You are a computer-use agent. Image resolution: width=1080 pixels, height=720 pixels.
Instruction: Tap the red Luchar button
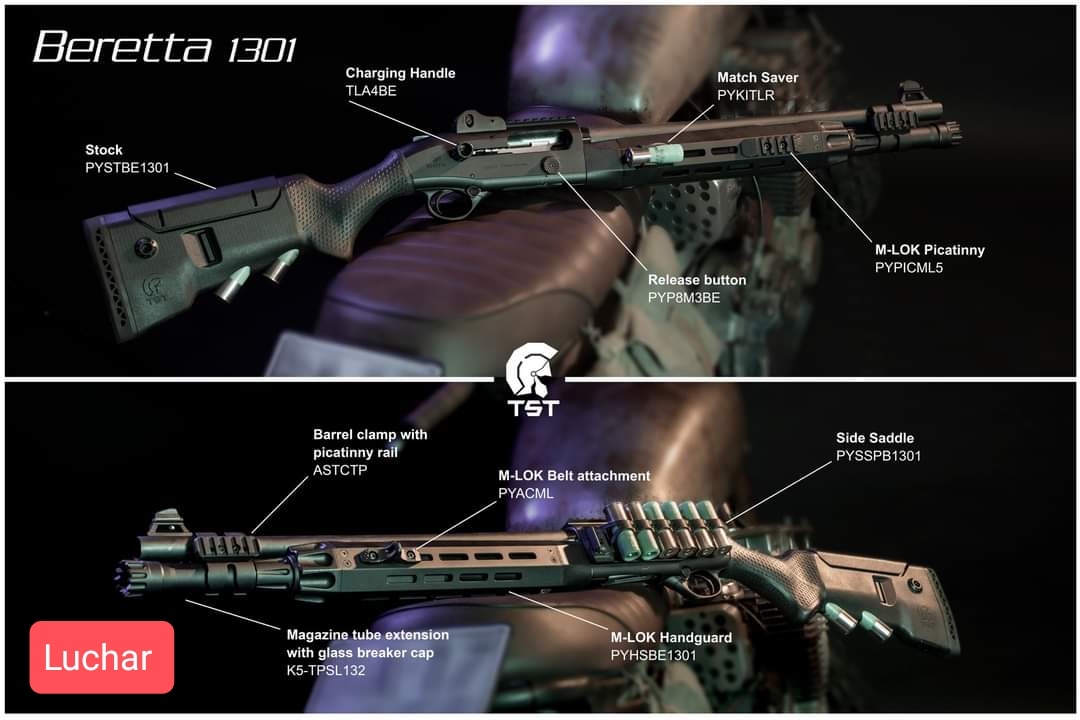click(x=102, y=657)
